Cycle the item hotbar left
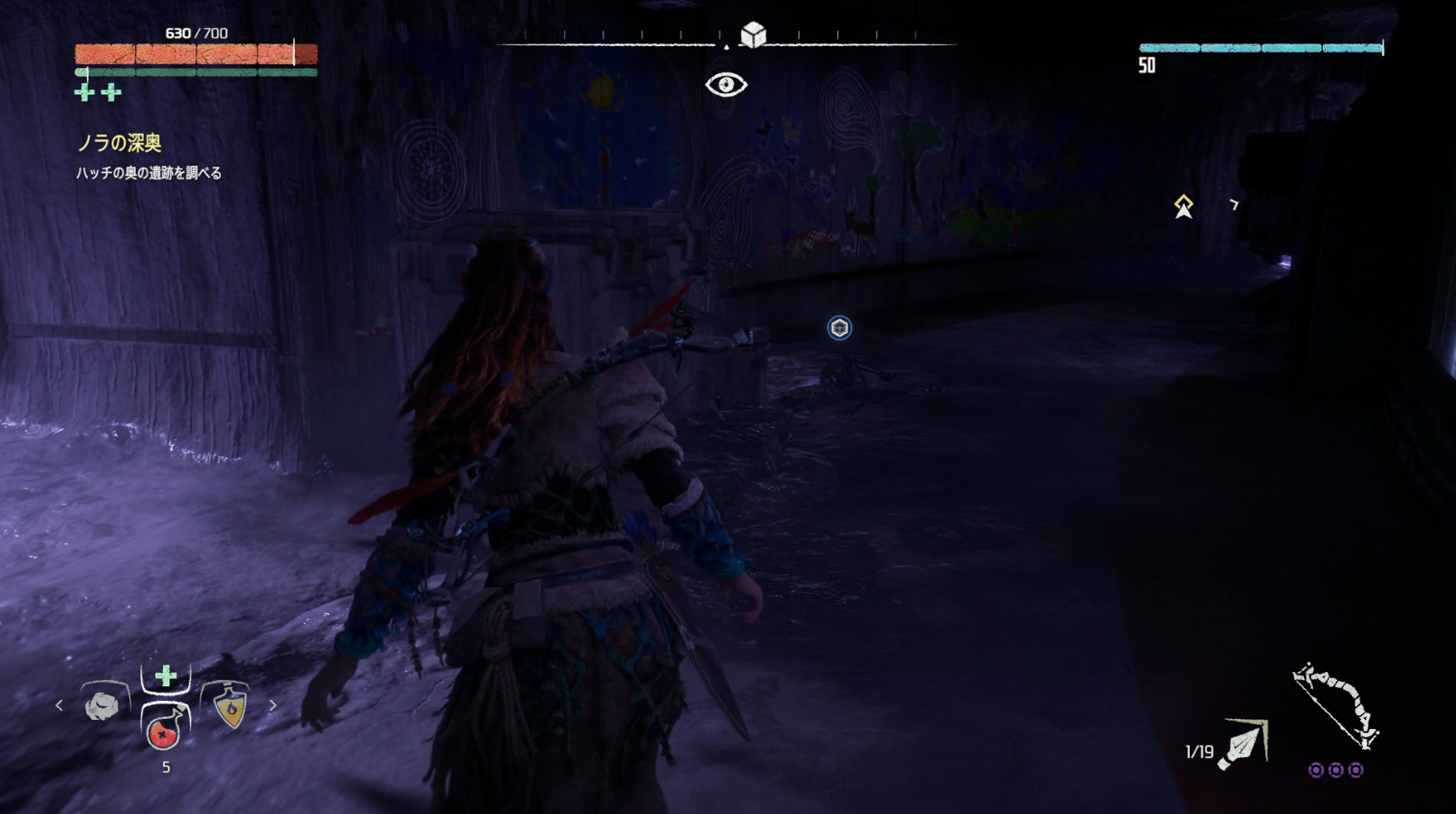This screenshot has width=1456, height=814. click(x=60, y=705)
